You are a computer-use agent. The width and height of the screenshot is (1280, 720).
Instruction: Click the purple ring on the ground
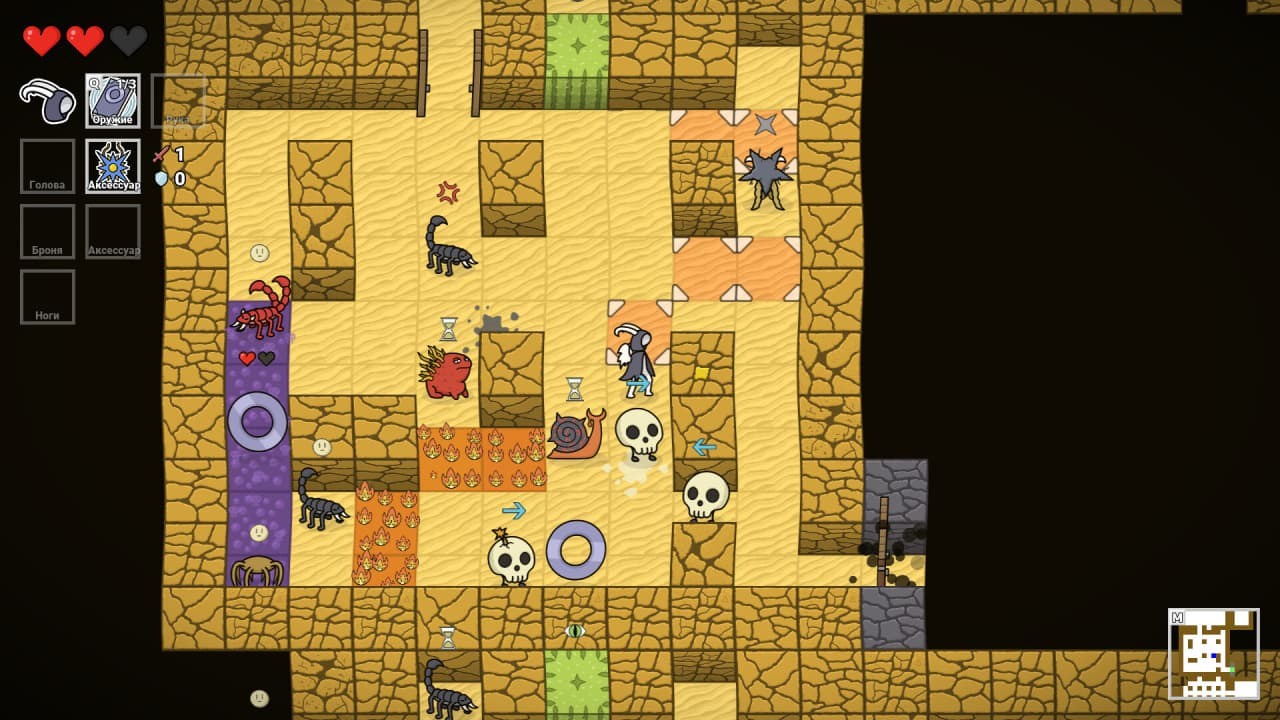pos(576,548)
